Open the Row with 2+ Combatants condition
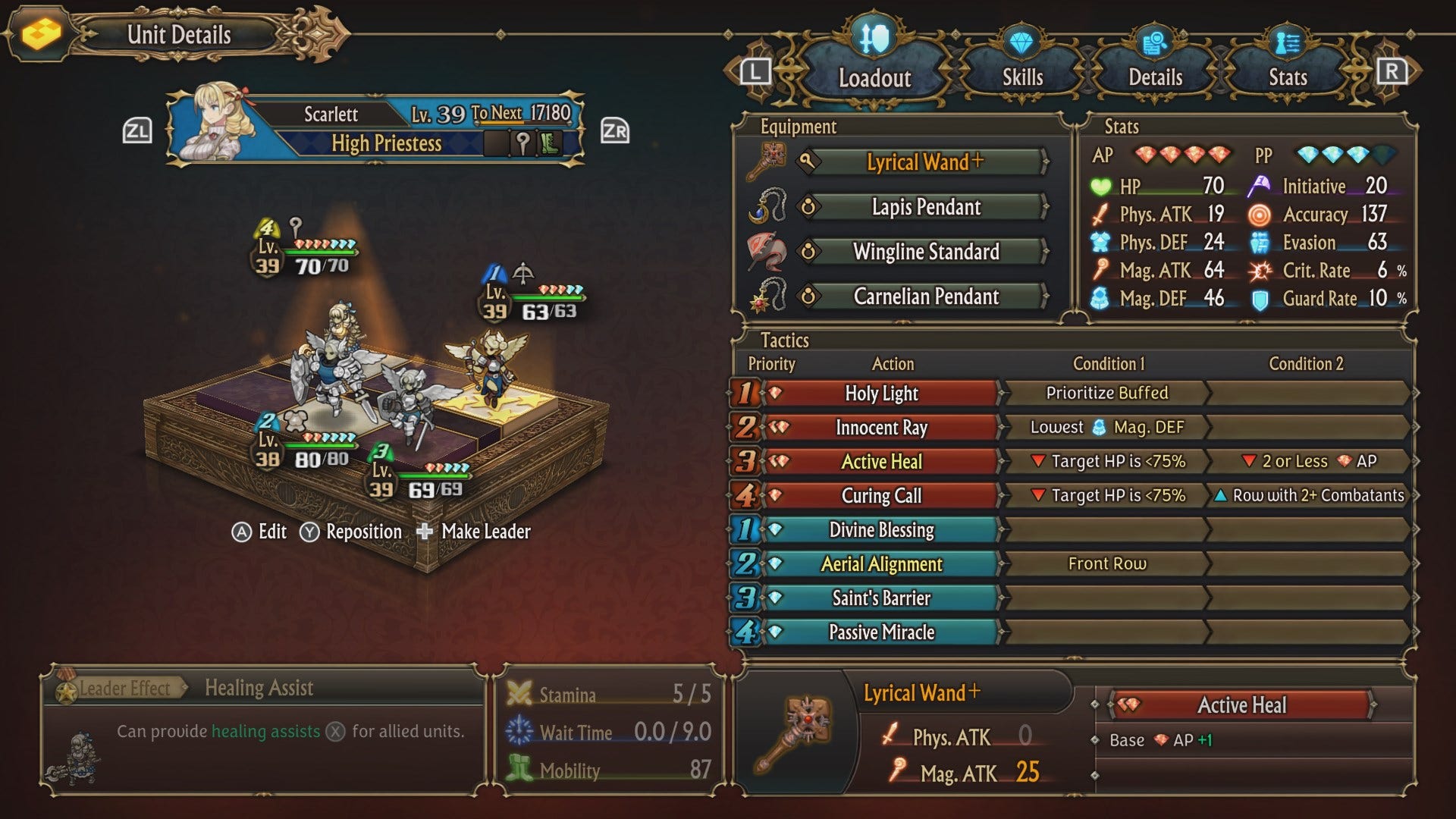The width and height of the screenshot is (1456, 819). [x=1310, y=495]
